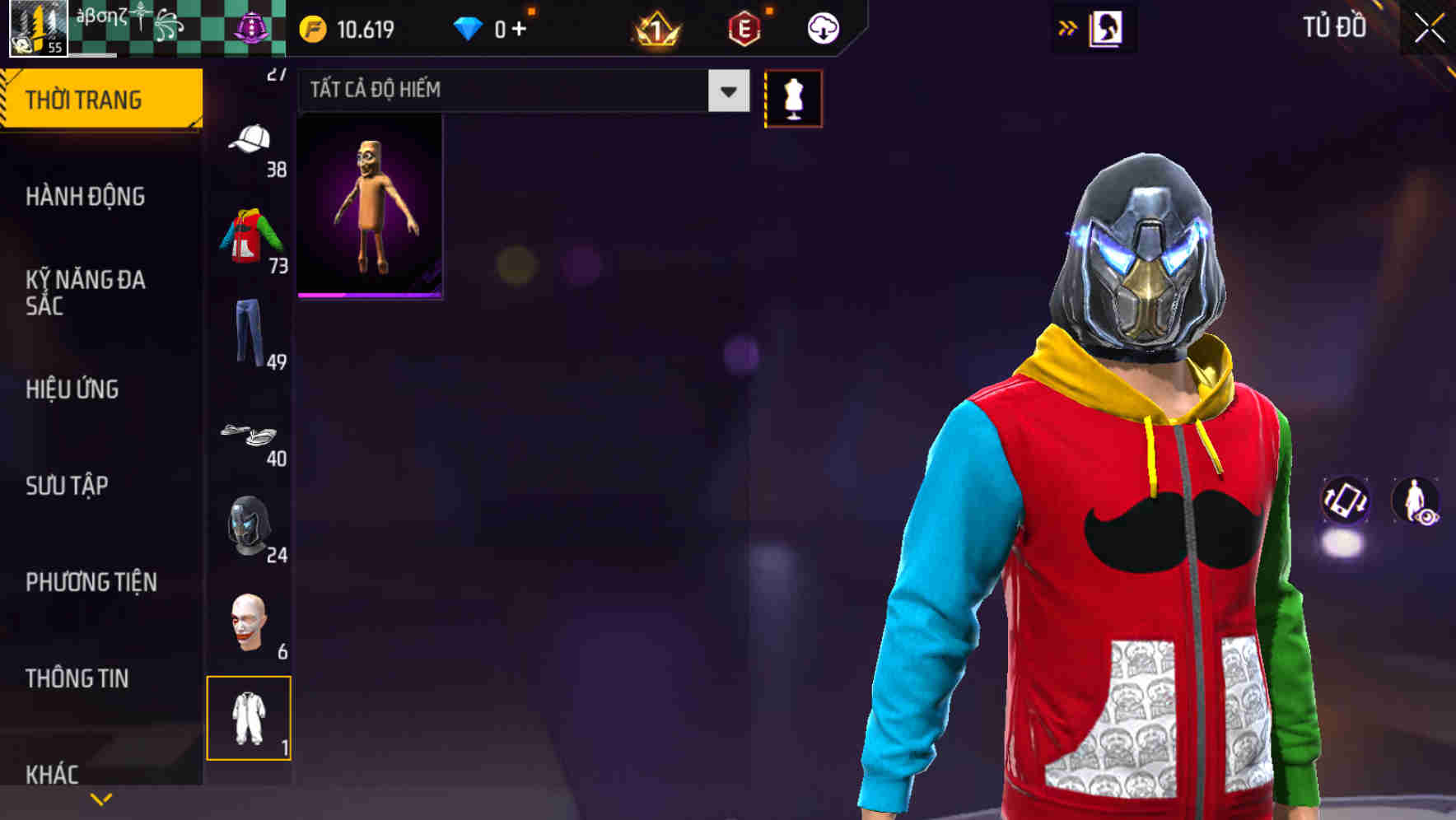Click the red E evolution badge icon
The width and height of the screenshot is (1456, 820).
[x=743, y=27]
